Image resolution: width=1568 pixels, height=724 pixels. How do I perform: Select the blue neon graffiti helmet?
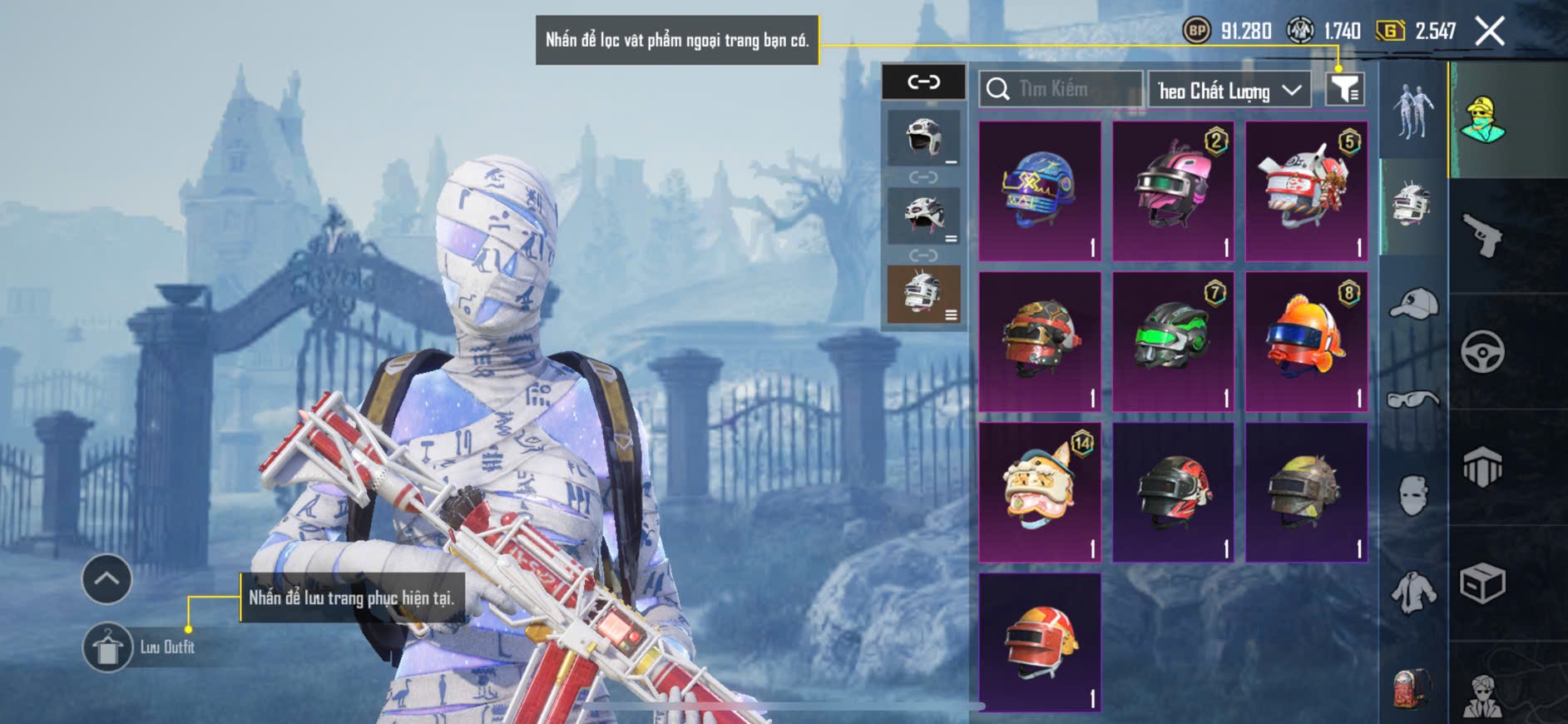[x=1040, y=191]
